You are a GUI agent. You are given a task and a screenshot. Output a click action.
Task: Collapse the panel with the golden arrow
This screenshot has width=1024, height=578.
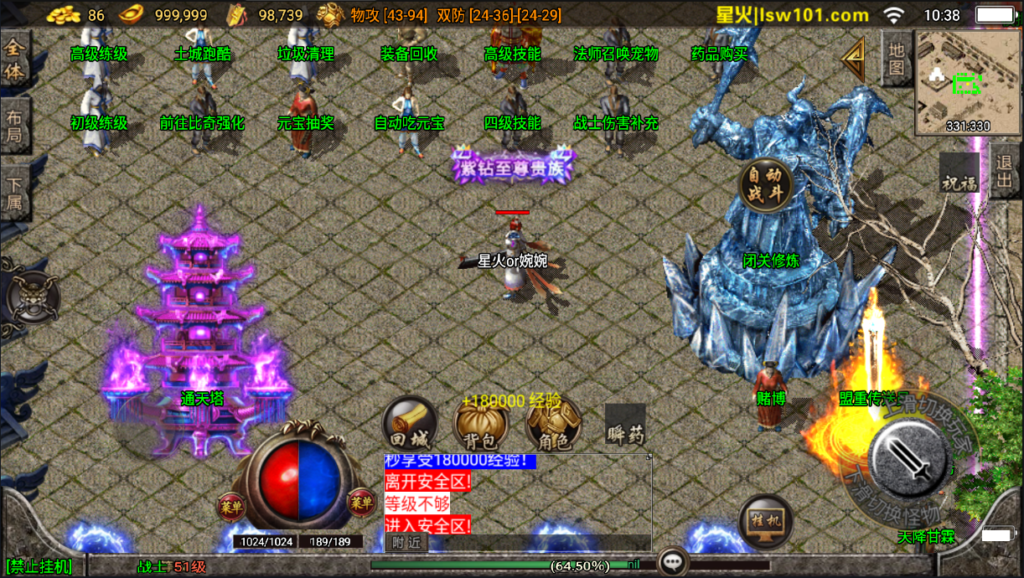pyautogui.click(x=853, y=61)
